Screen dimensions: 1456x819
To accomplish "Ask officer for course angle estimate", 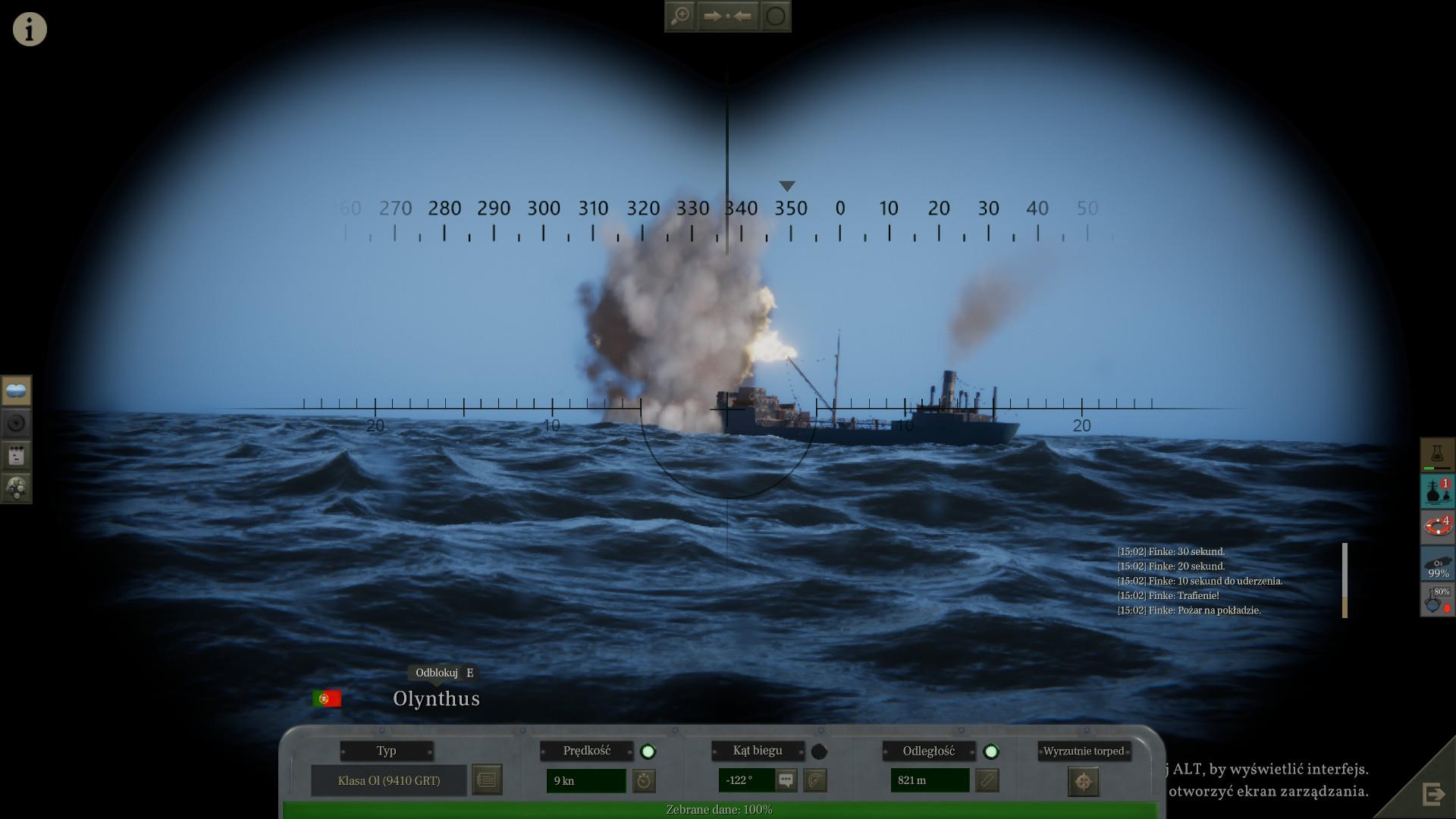I will 786,780.
